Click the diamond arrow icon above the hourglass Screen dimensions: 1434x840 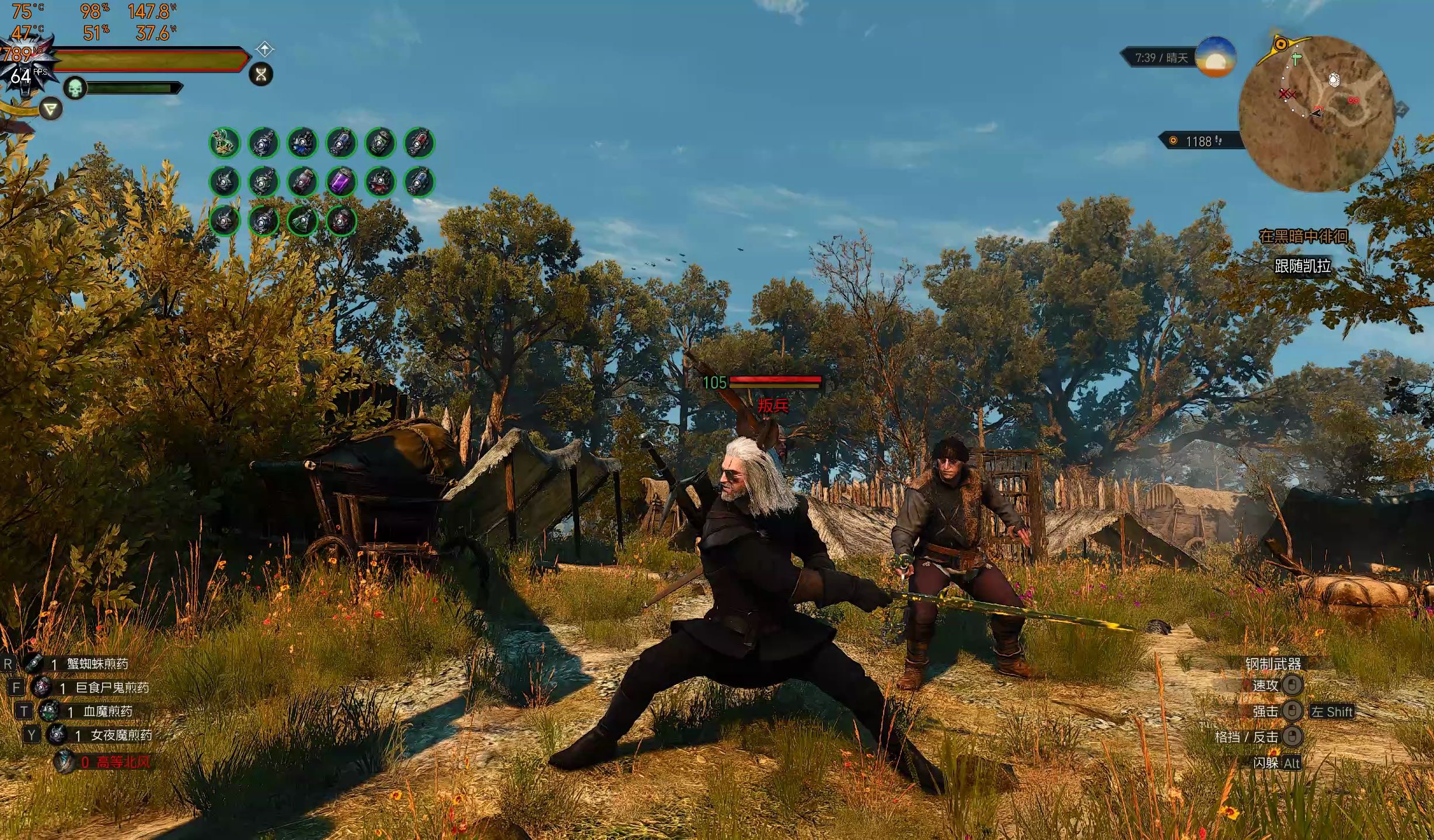[264, 48]
